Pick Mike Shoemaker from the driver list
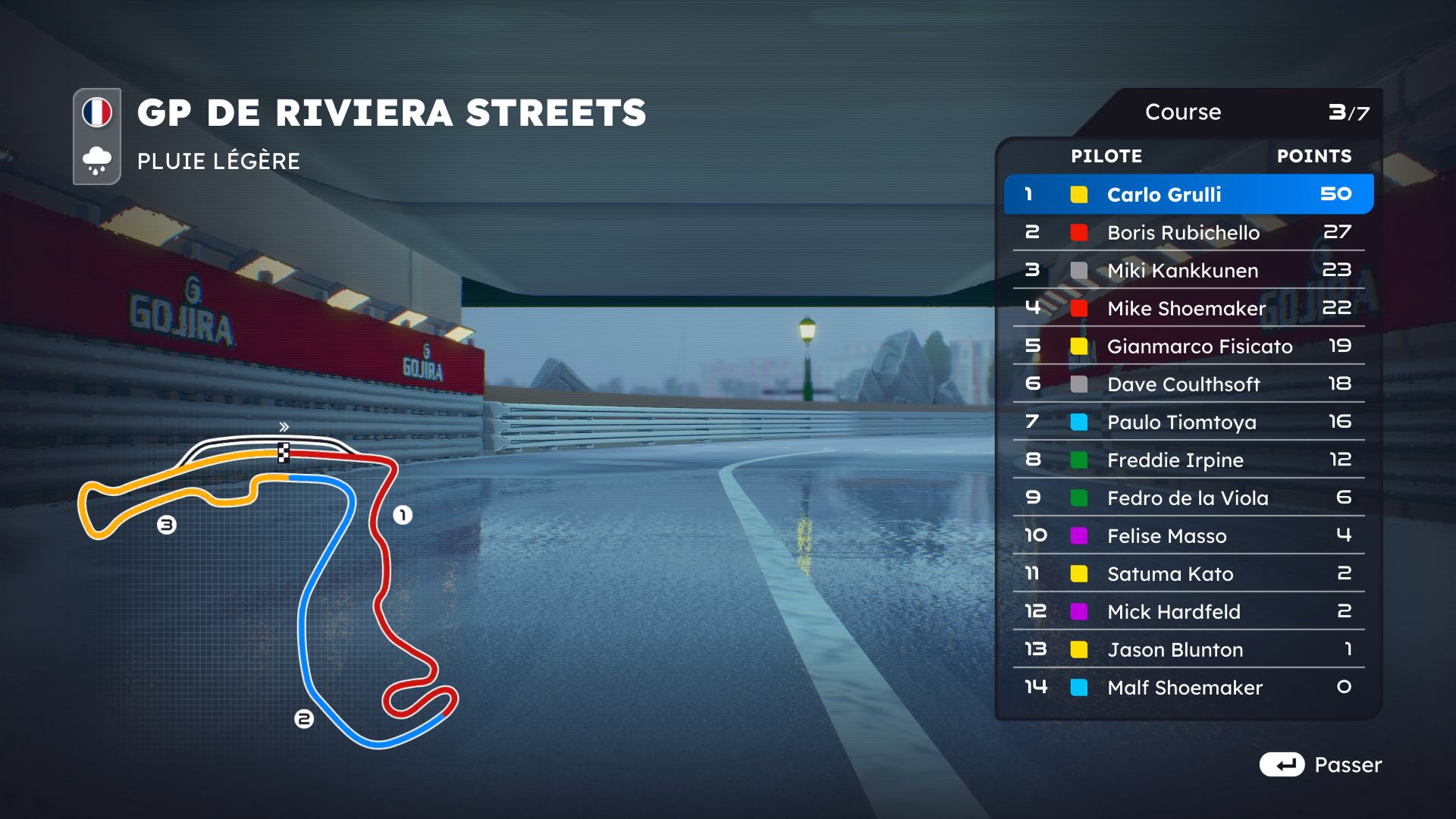Screen dimensions: 1456x819 (1188, 308)
